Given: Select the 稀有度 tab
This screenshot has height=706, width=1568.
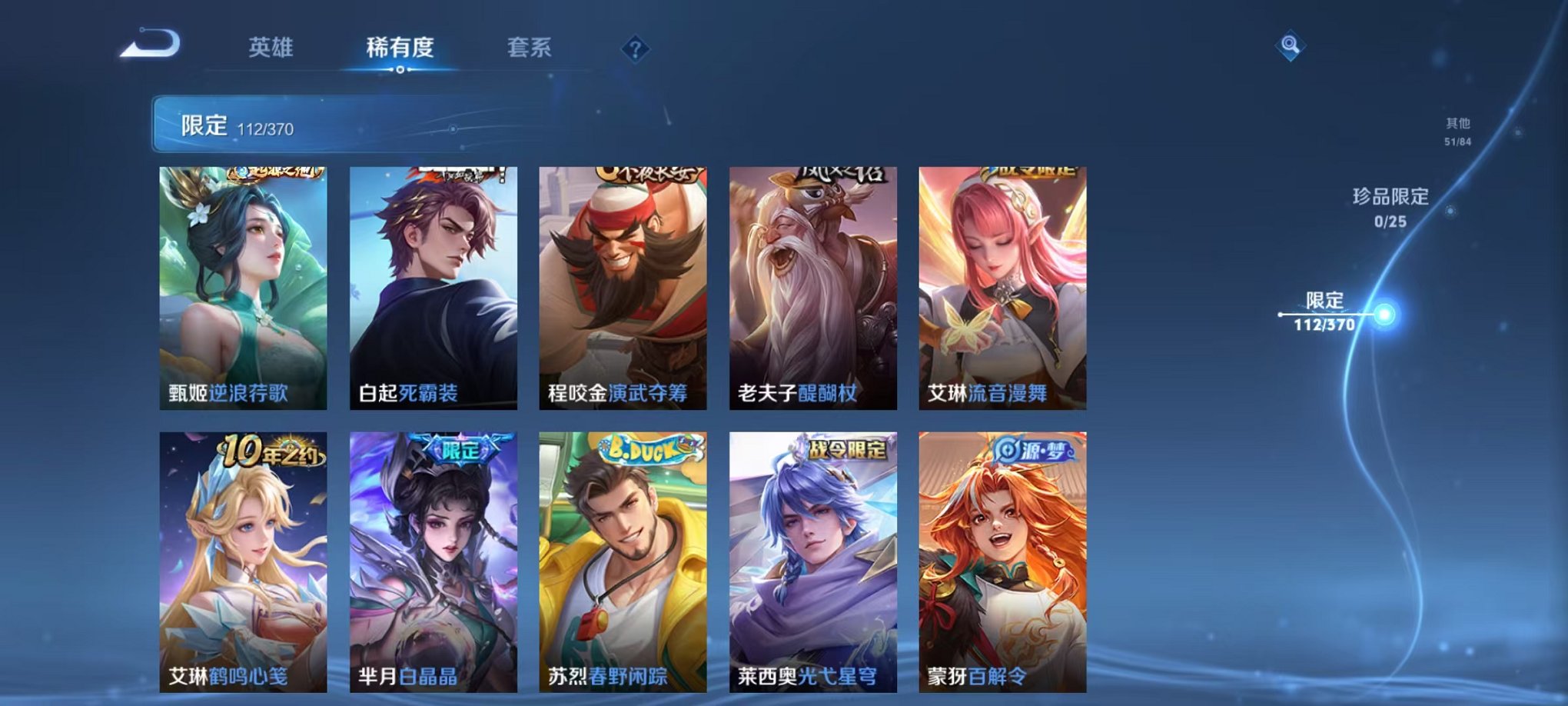Looking at the screenshot, I should [400, 48].
